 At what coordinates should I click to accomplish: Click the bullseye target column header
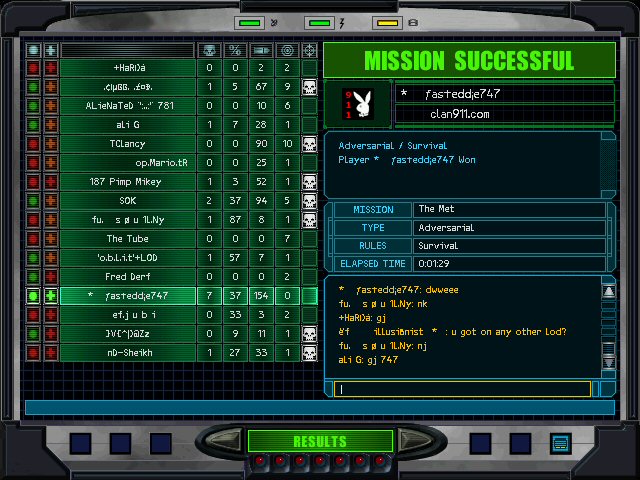pyautogui.click(x=287, y=50)
